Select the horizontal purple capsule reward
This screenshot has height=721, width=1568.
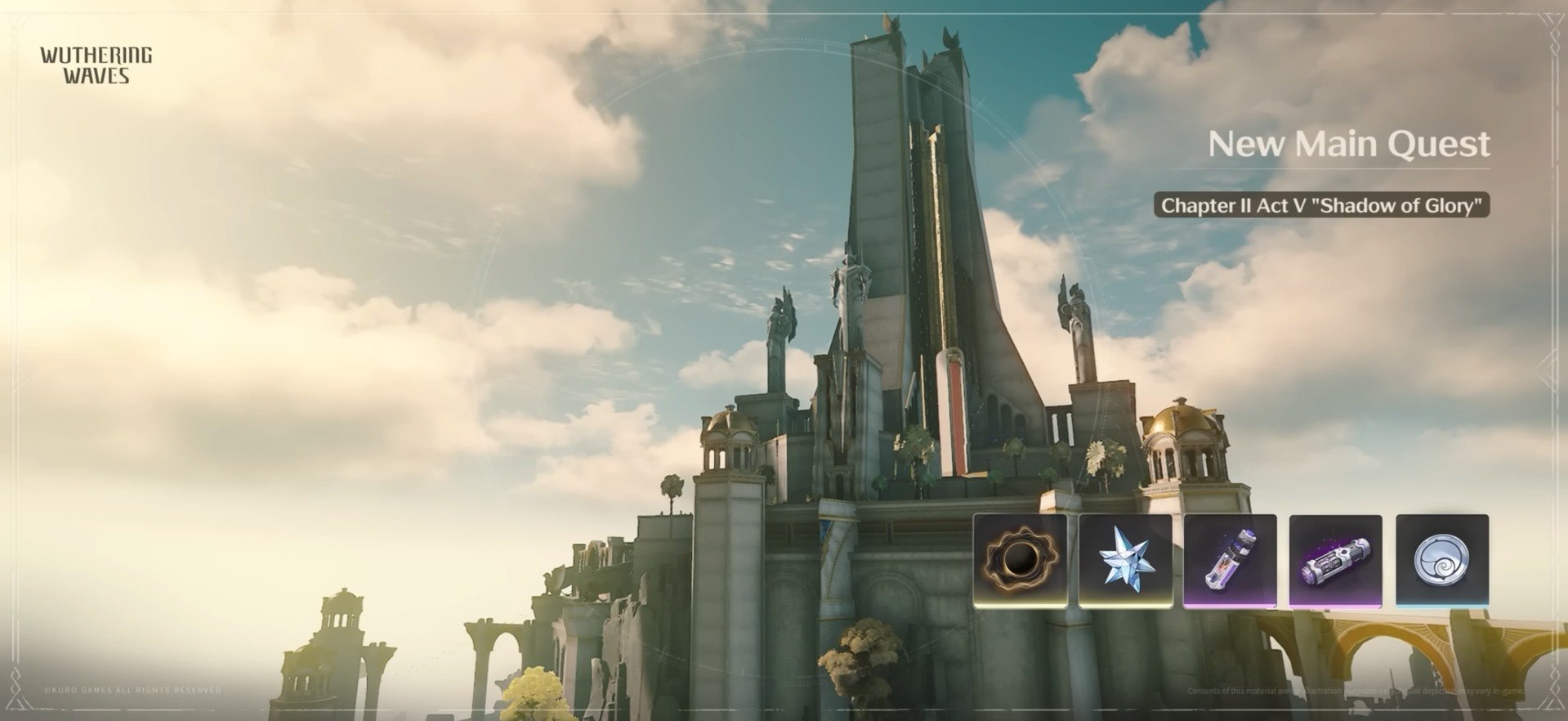tap(1335, 560)
